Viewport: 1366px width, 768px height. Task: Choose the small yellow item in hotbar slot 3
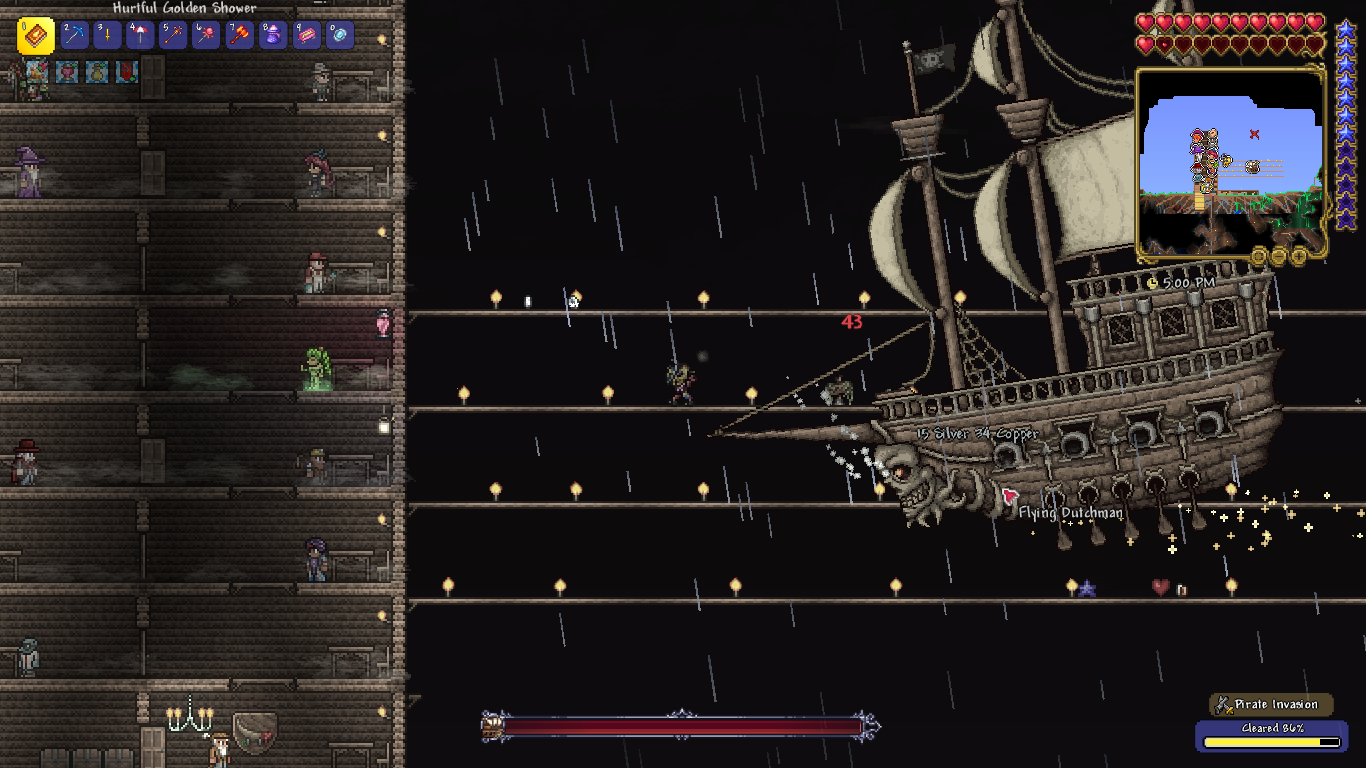click(107, 36)
